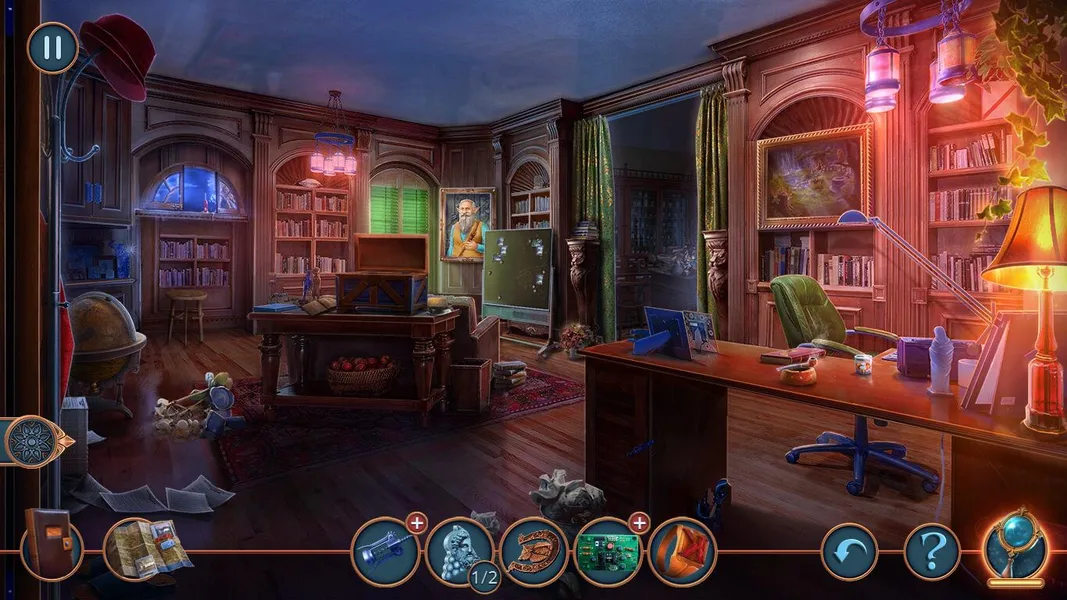
Task: Select the orange folded cloth item
Action: [681, 551]
